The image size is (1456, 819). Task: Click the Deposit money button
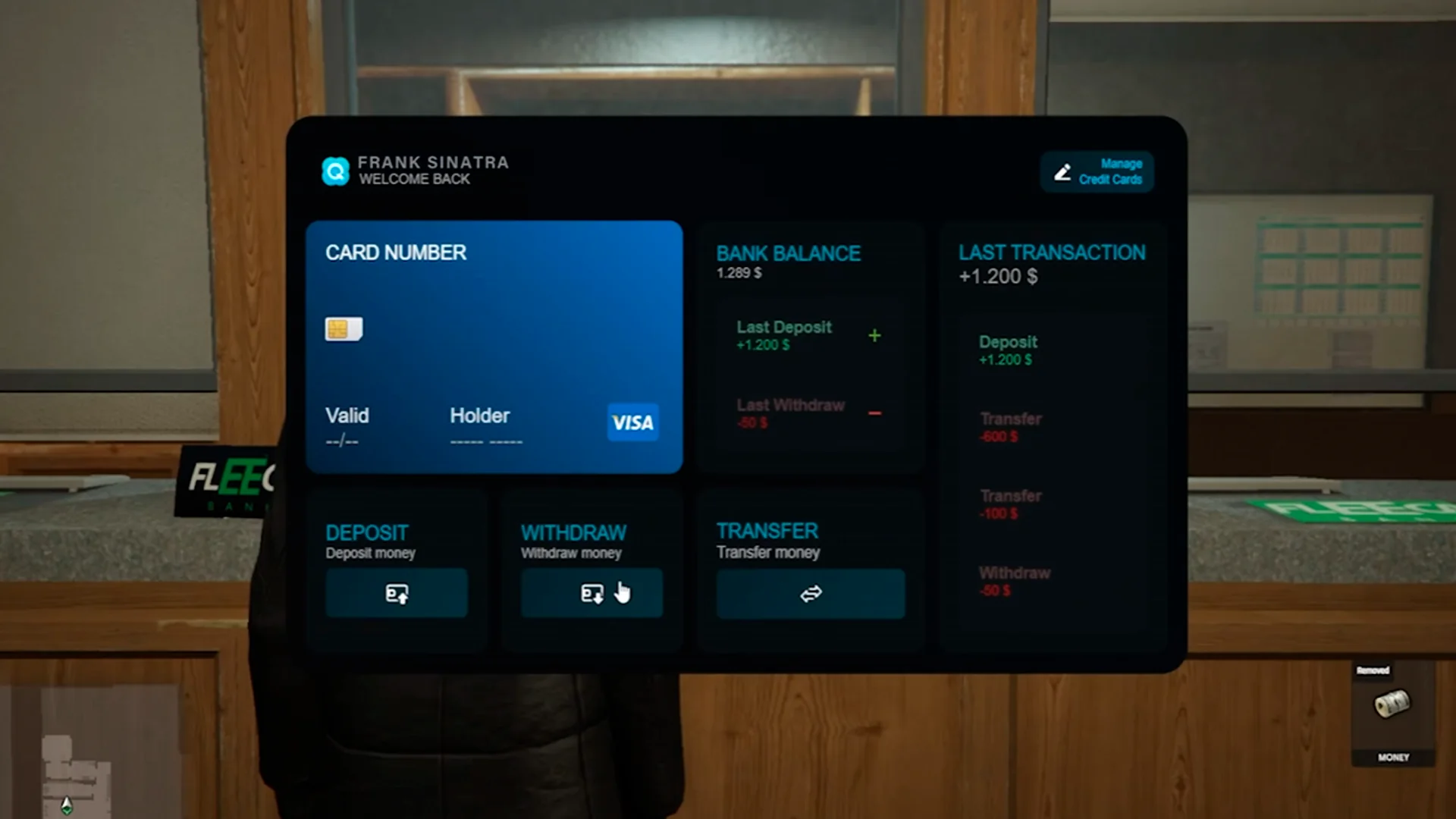click(397, 593)
